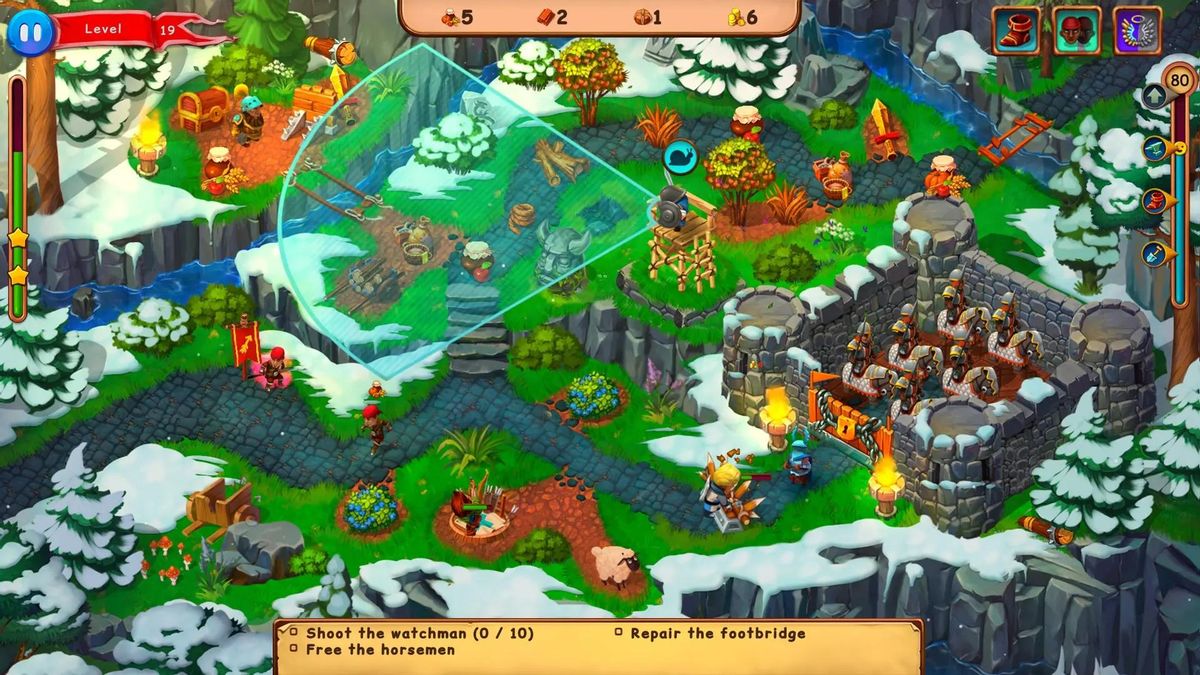Click the snail icon above the watchtower
This screenshot has width=1200, height=675.
679,158
